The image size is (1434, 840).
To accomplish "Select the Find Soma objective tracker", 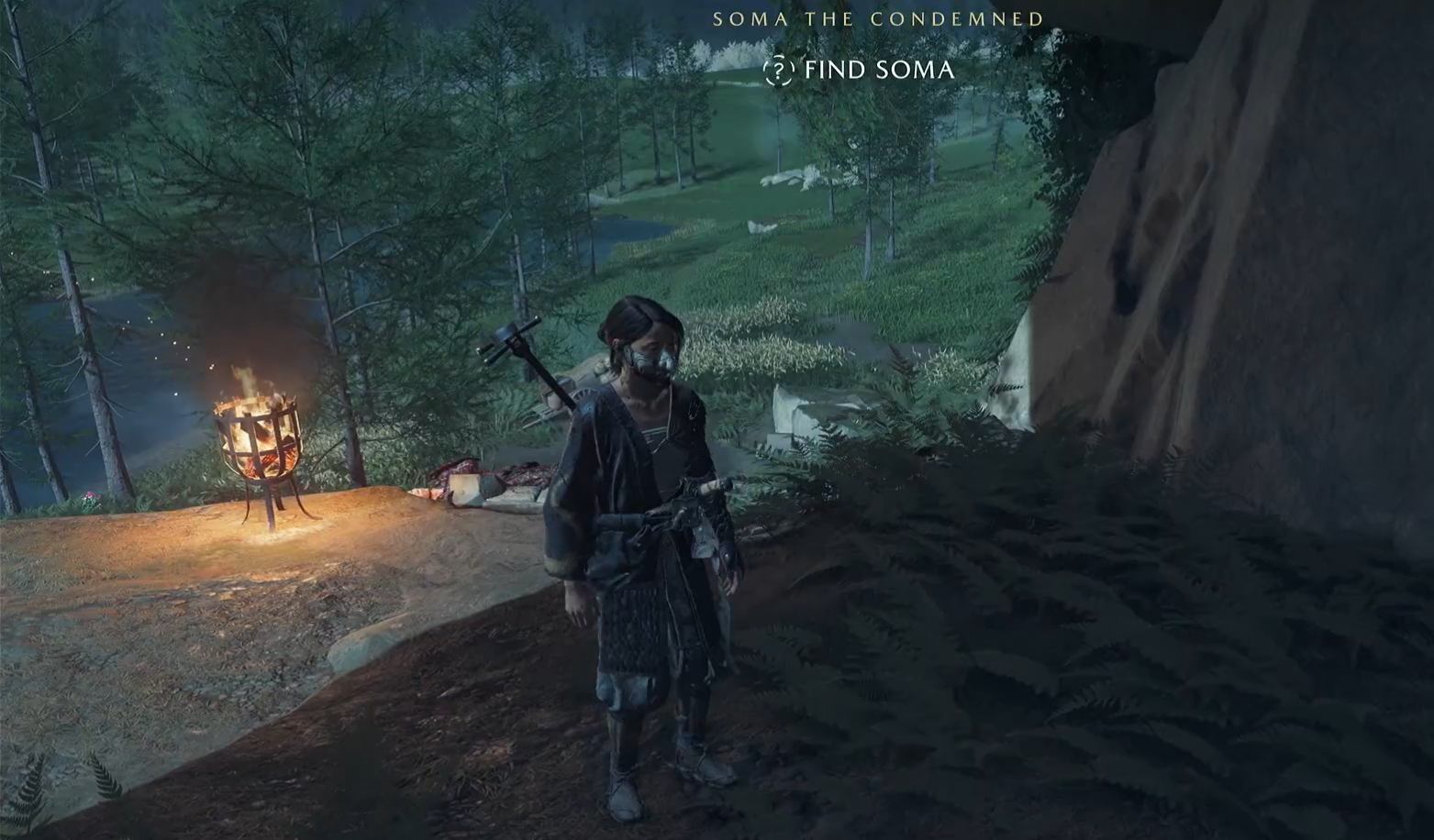I will click(x=878, y=70).
